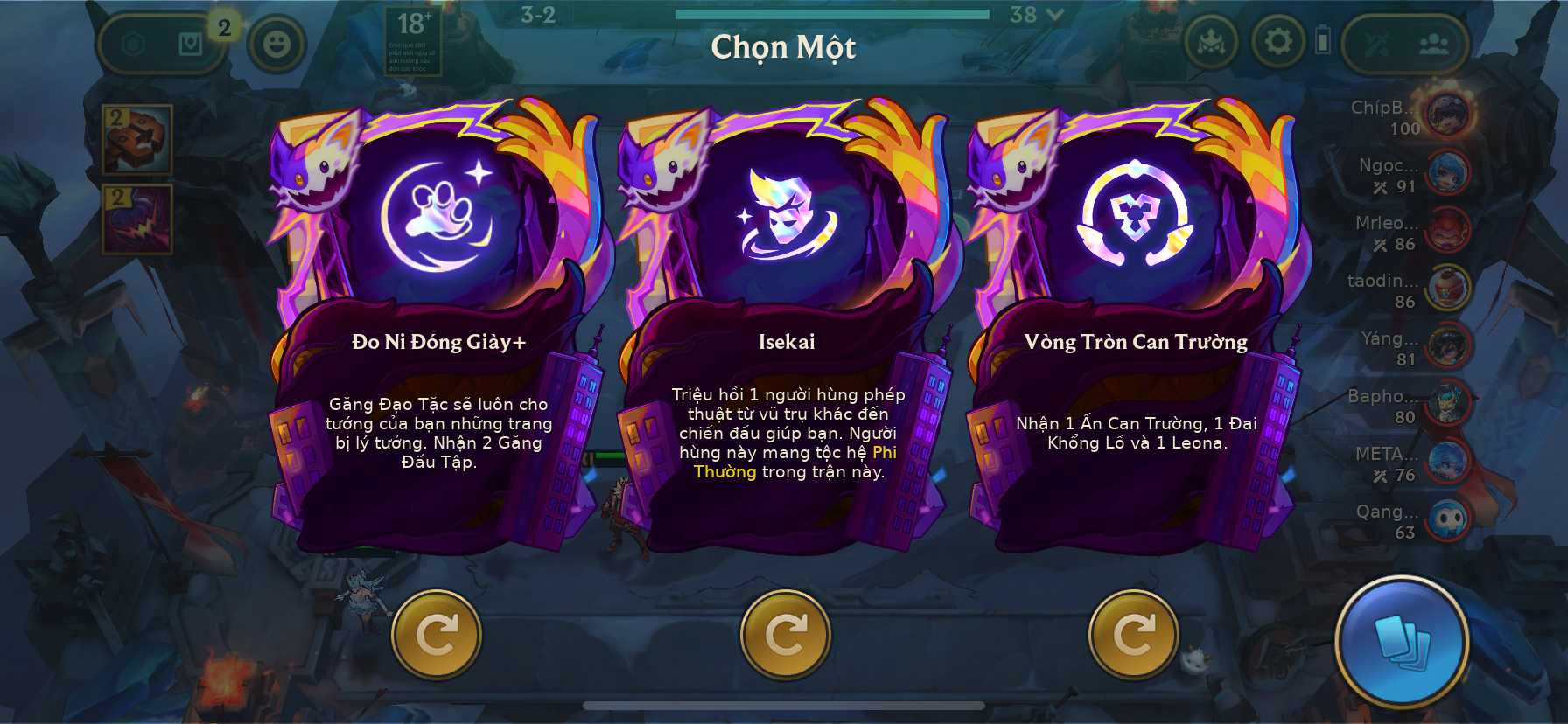
Task: Reroll the Isekai augment choice
Action: 785,635
